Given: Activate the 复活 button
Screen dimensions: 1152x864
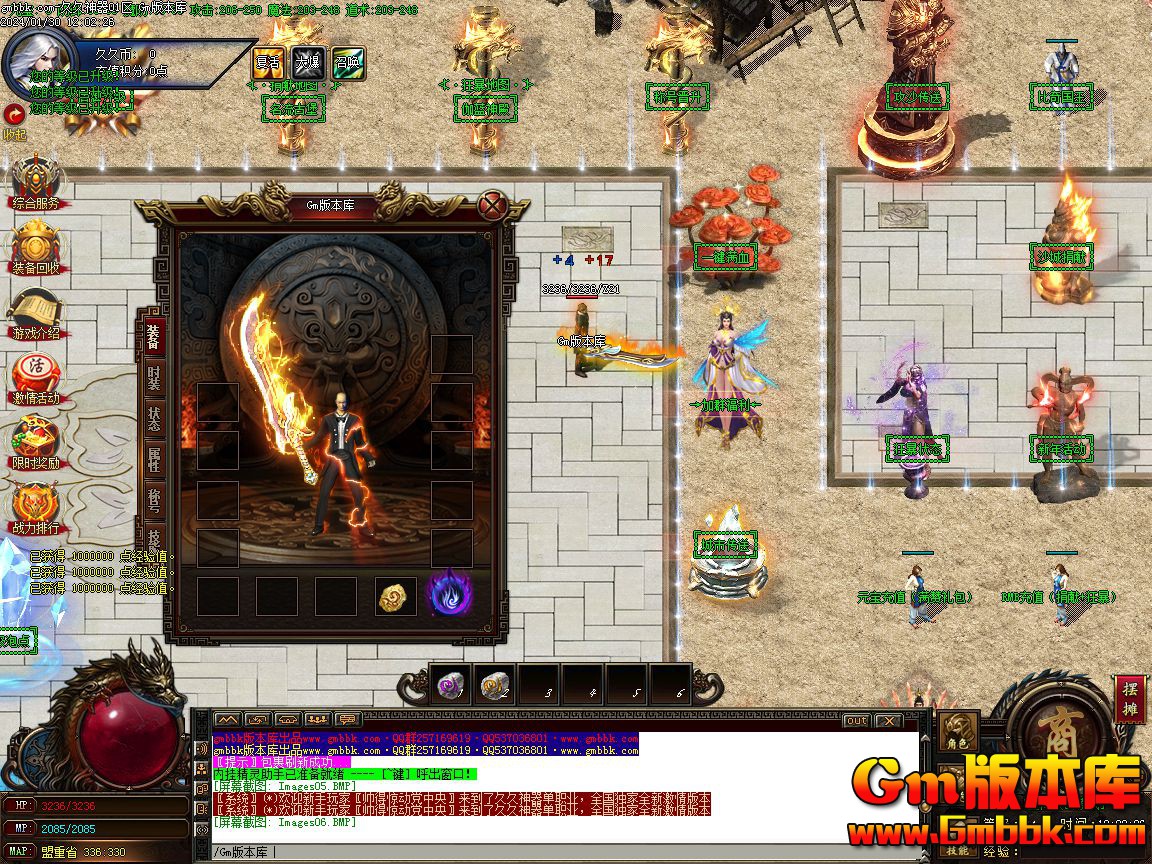Looking at the screenshot, I should tap(267, 60).
